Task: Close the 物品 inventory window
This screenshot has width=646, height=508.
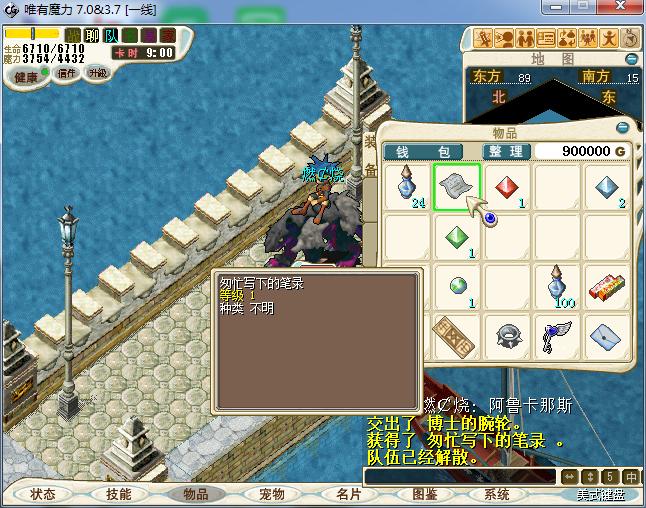Action: coord(623,128)
